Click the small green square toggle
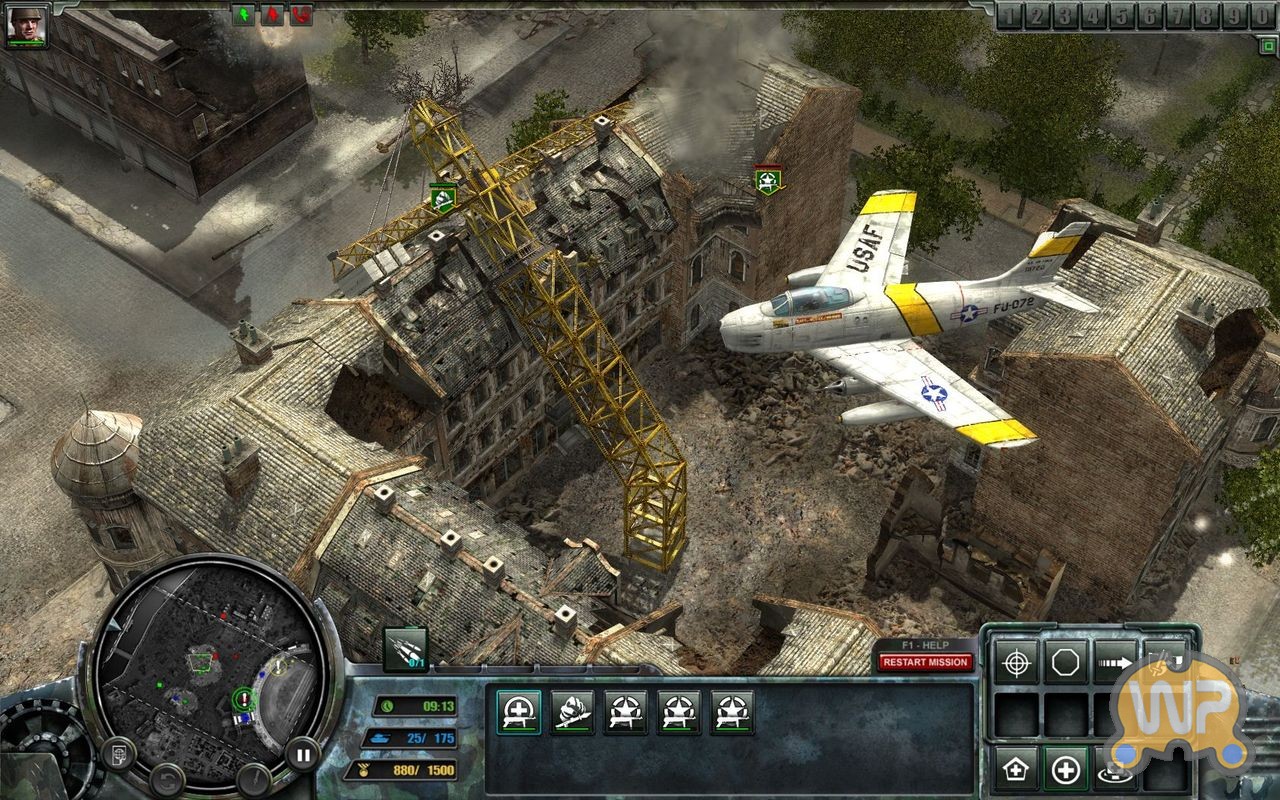This screenshot has width=1280, height=800. coord(1267,45)
